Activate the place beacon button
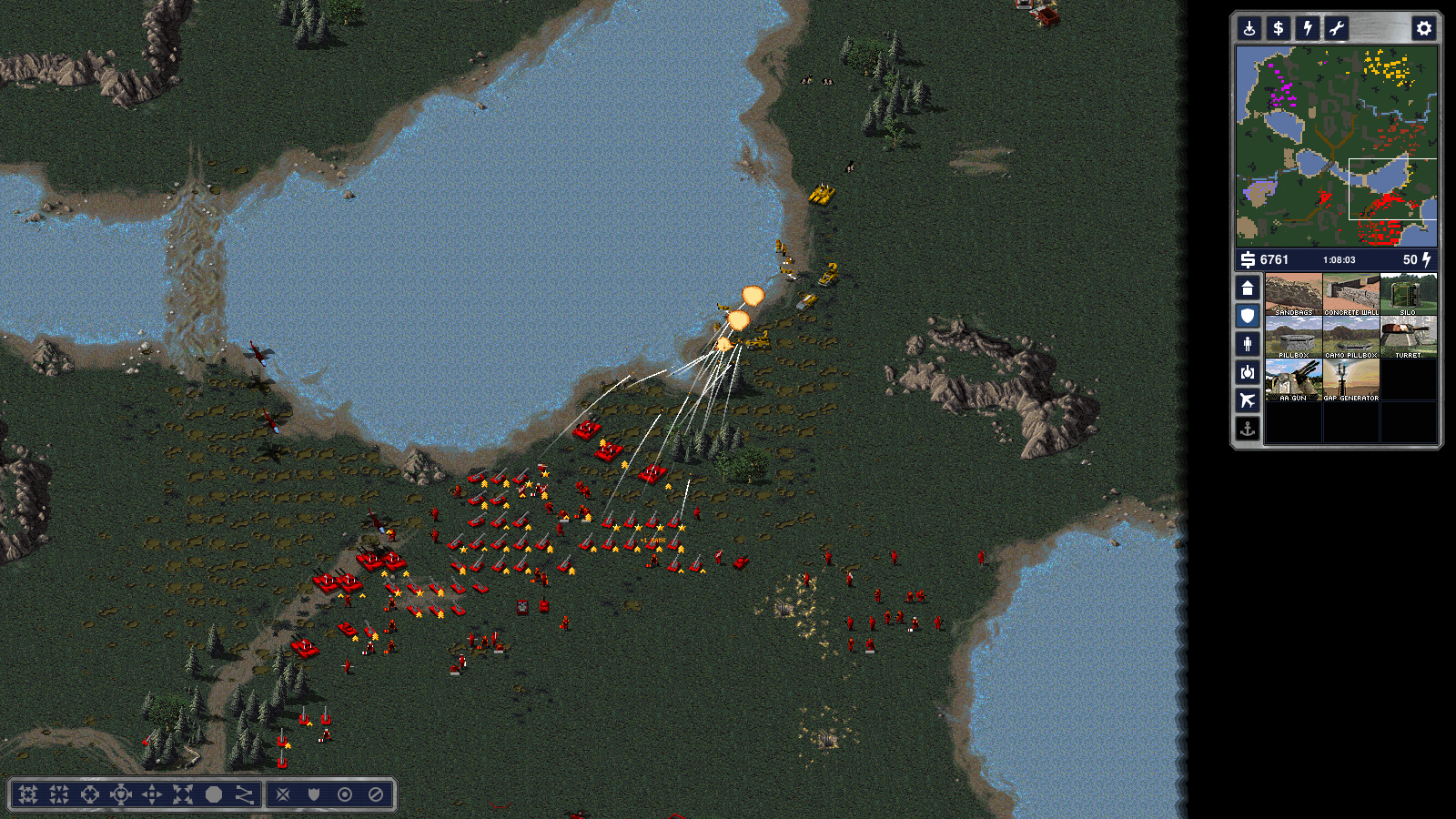1456x819 pixels. [x=1249, y=28]
